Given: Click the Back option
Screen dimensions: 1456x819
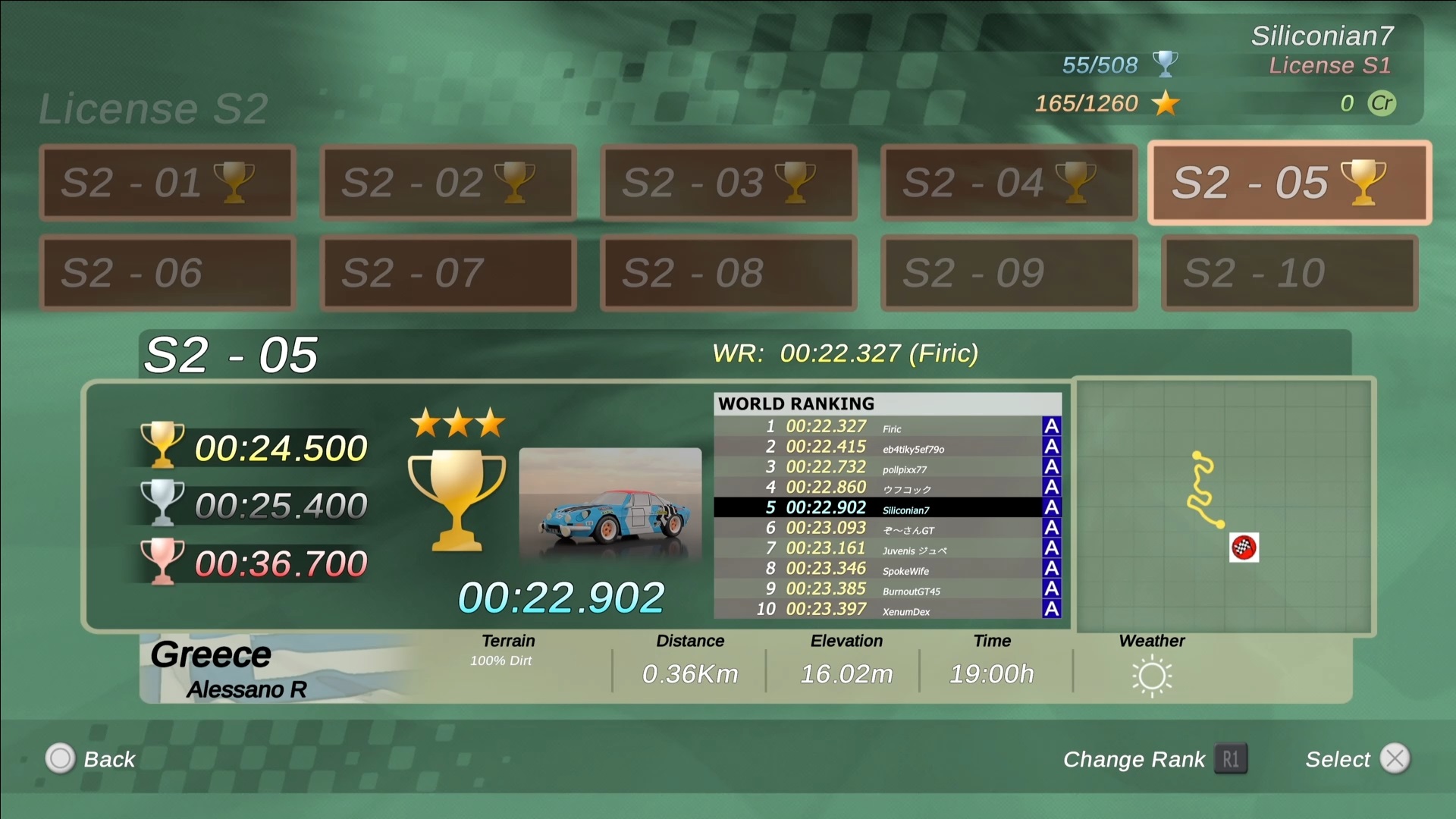Looking at the screenshot, I should tap(91, 759).
